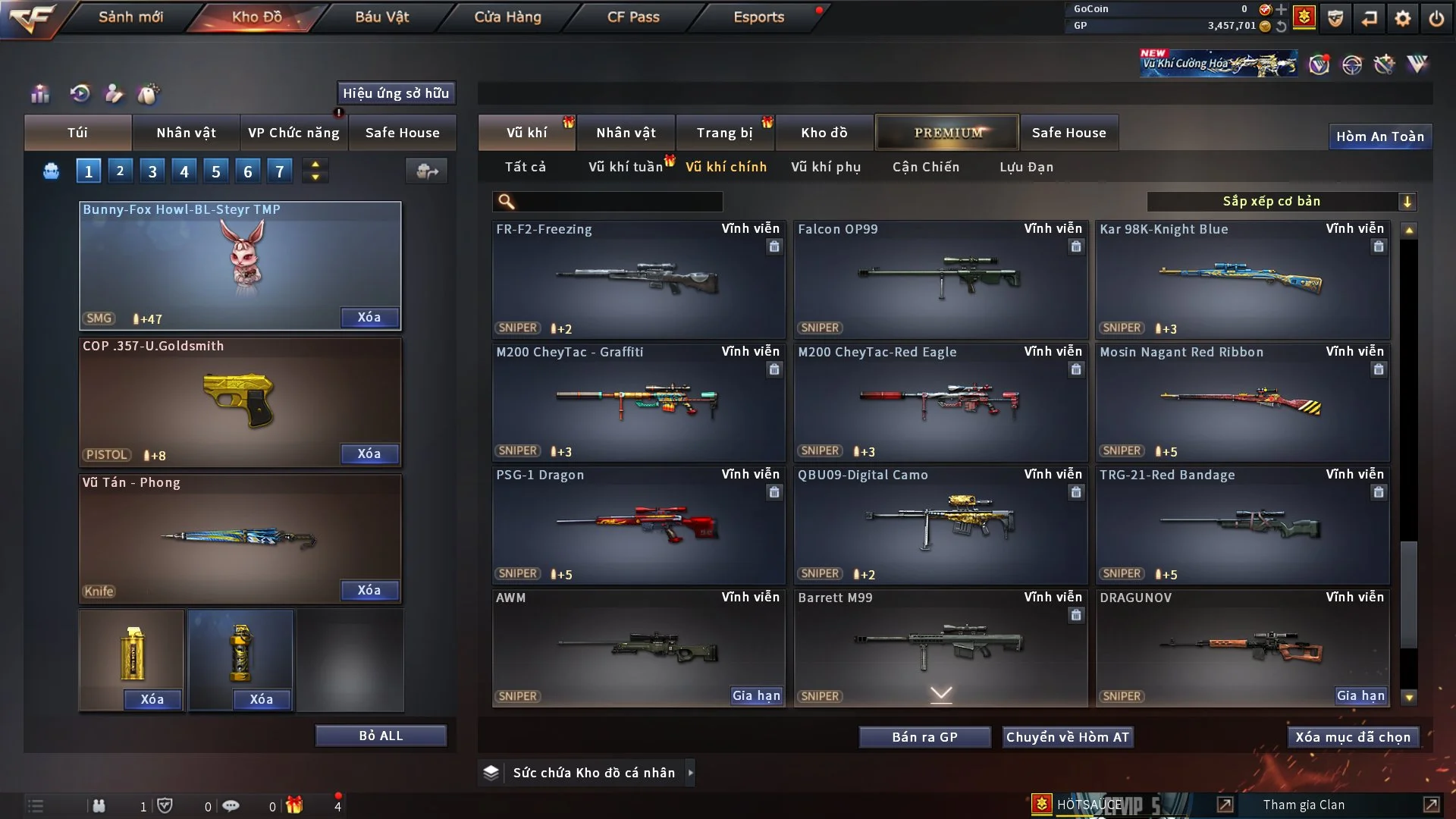Switch to bag loadout number 3

pyautogui.click(x=152, y=171)
